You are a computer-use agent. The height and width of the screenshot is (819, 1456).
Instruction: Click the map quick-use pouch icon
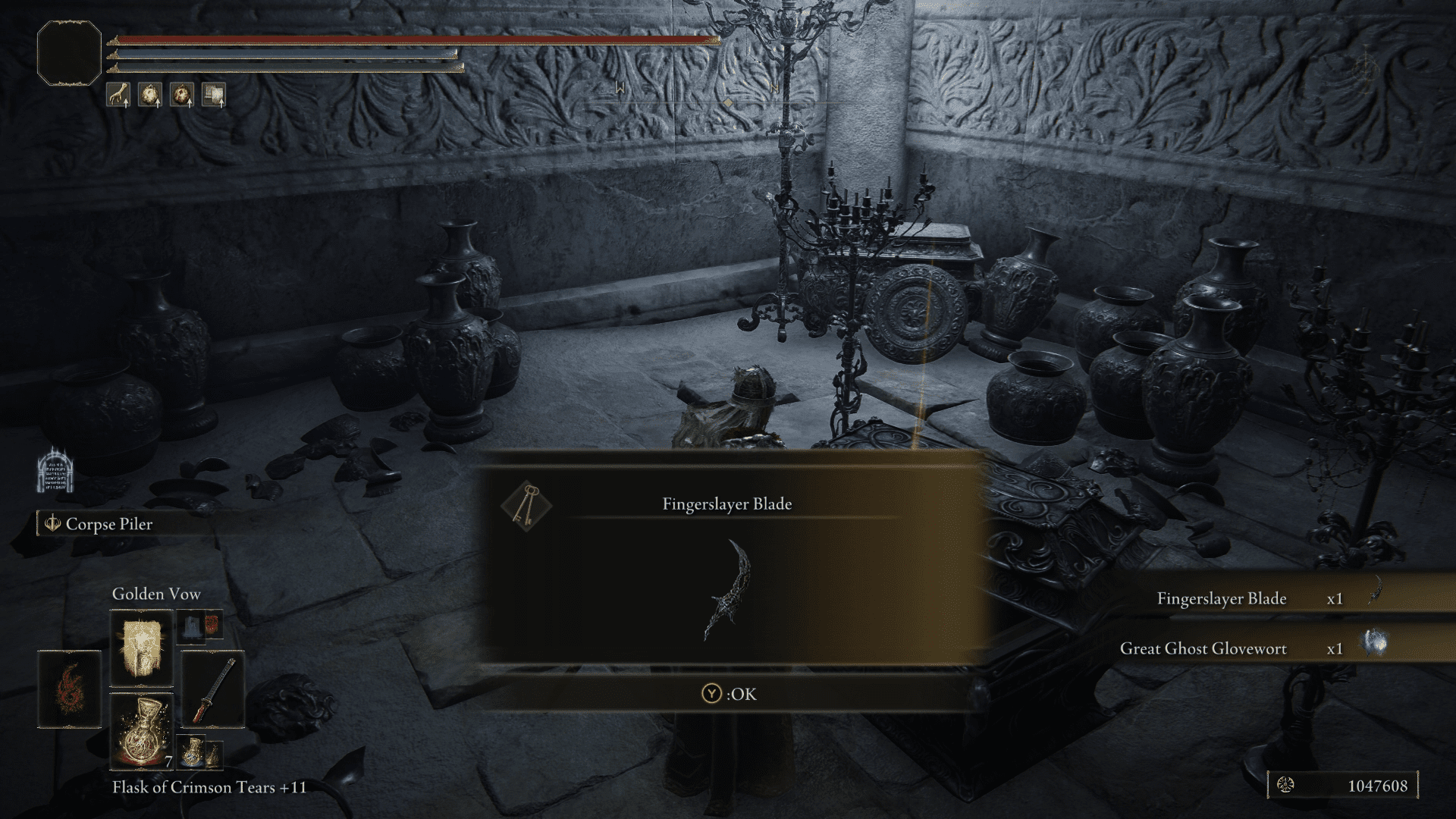[x=215, y=96]
